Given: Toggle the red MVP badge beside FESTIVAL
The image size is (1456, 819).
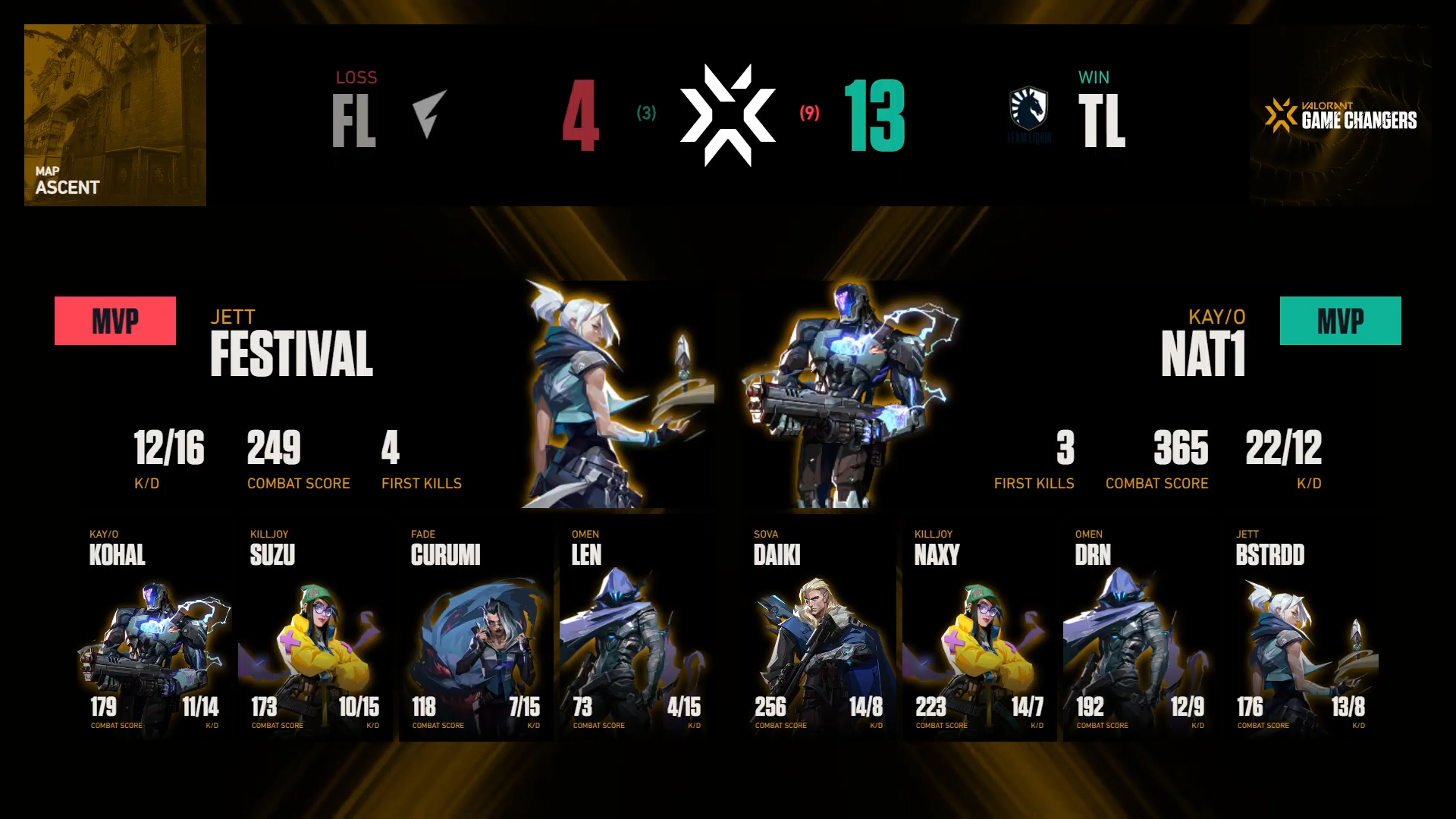Looking at the screenshot, I should [x=115, y=321].
